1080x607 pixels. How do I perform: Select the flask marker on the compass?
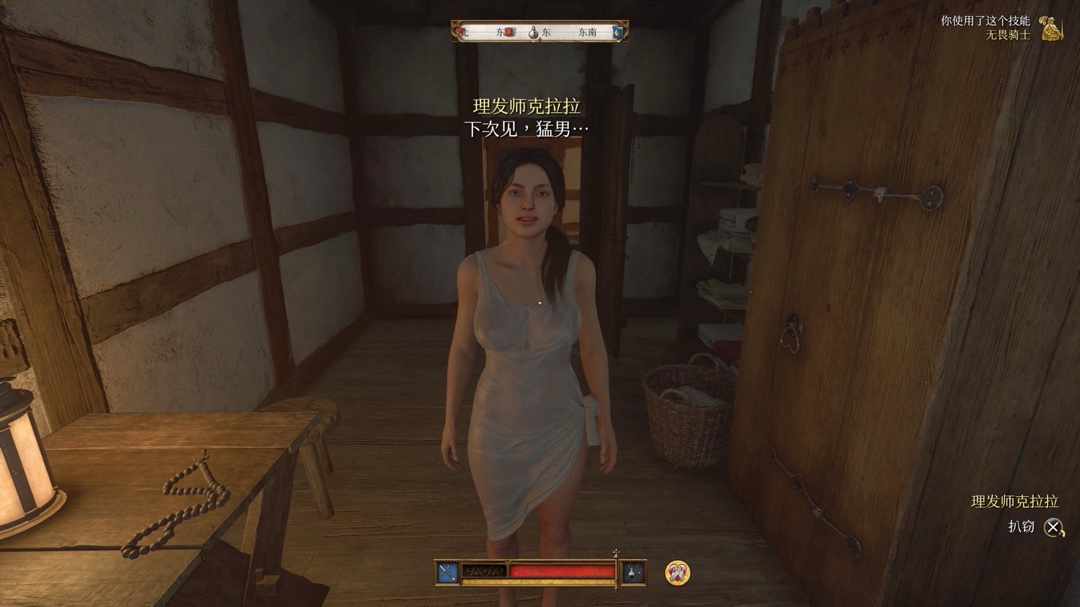click(534, 32)
